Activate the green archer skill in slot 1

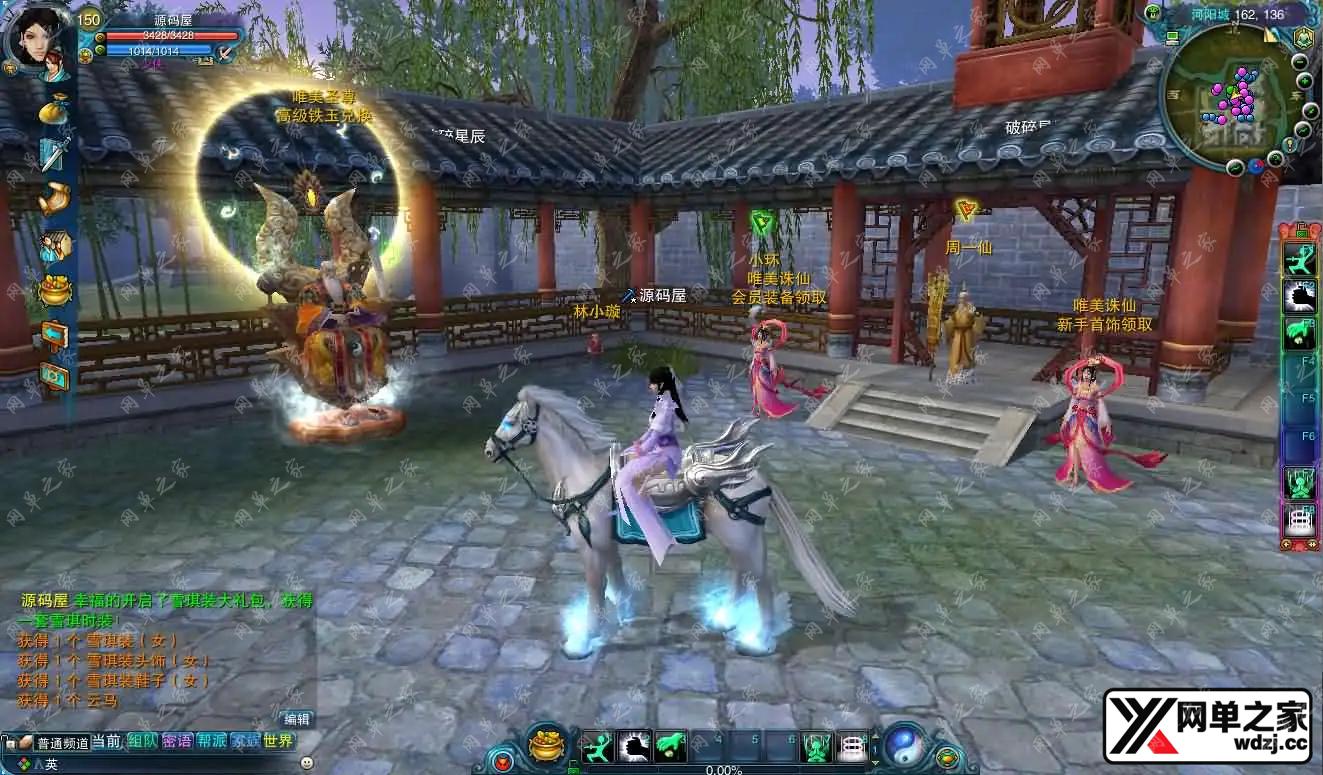[x=597, y=746]
